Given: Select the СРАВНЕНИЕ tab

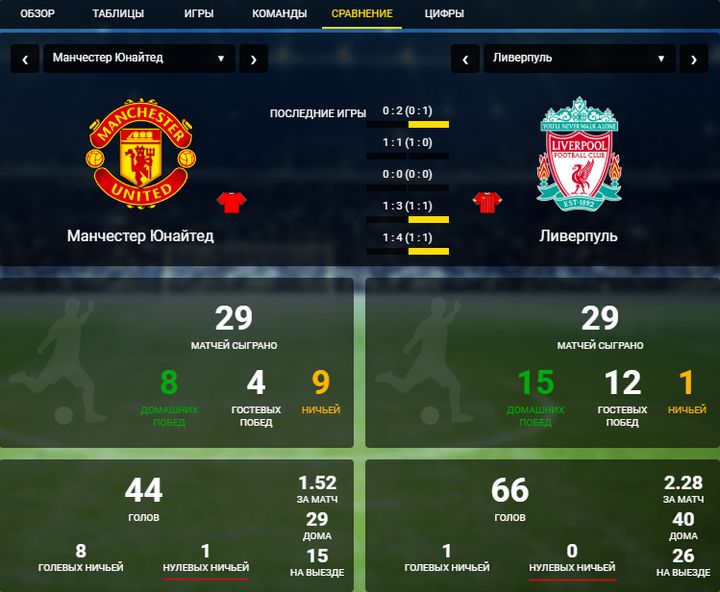Looking at the screenshot, I should pyautogui.click(x=362, y=14).
